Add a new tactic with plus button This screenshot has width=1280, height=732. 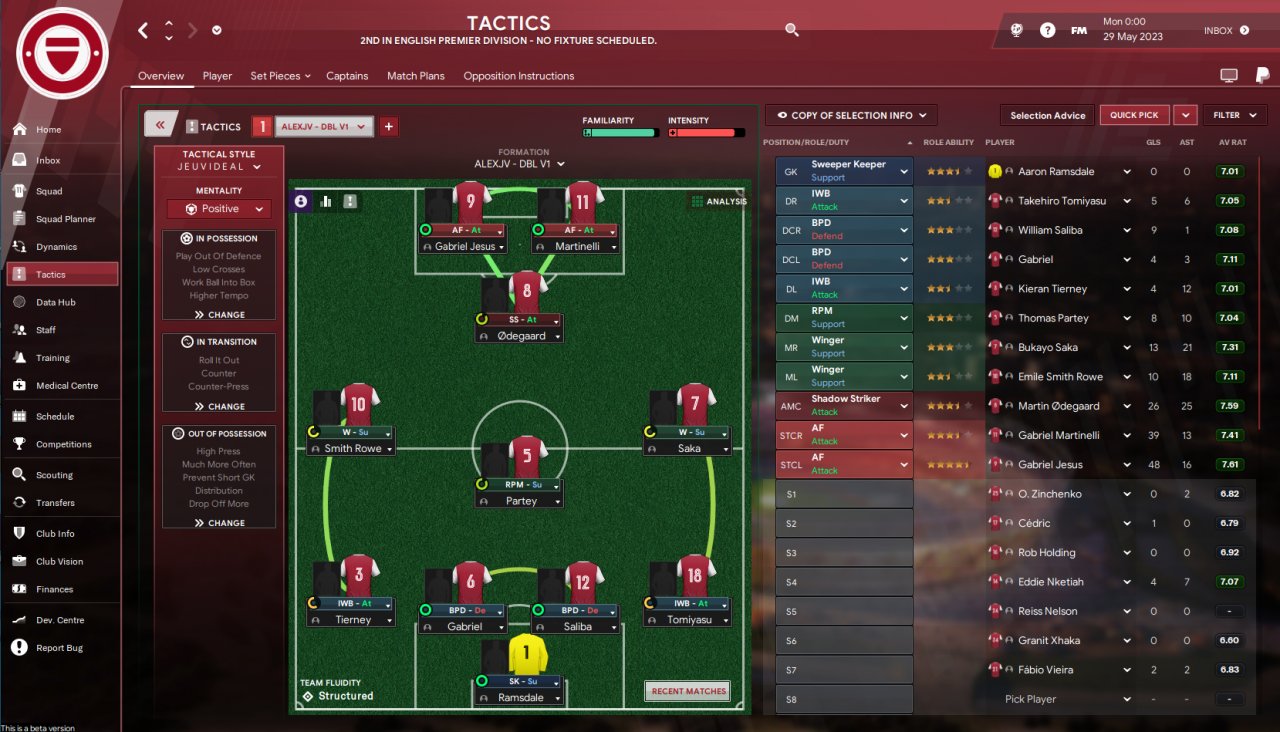[x=389, y=126]
